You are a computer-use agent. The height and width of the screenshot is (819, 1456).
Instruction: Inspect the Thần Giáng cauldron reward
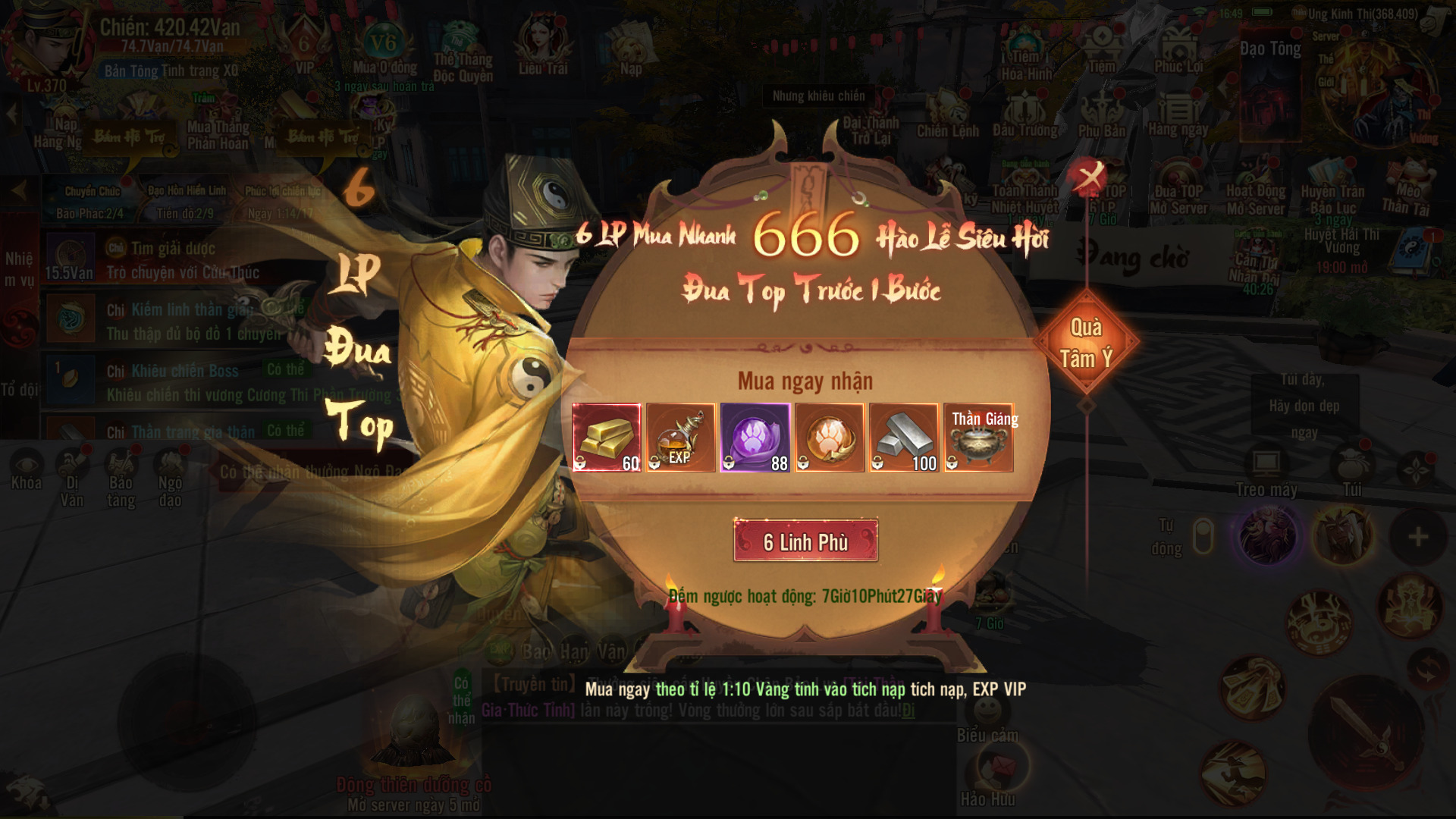coord(978,438)
